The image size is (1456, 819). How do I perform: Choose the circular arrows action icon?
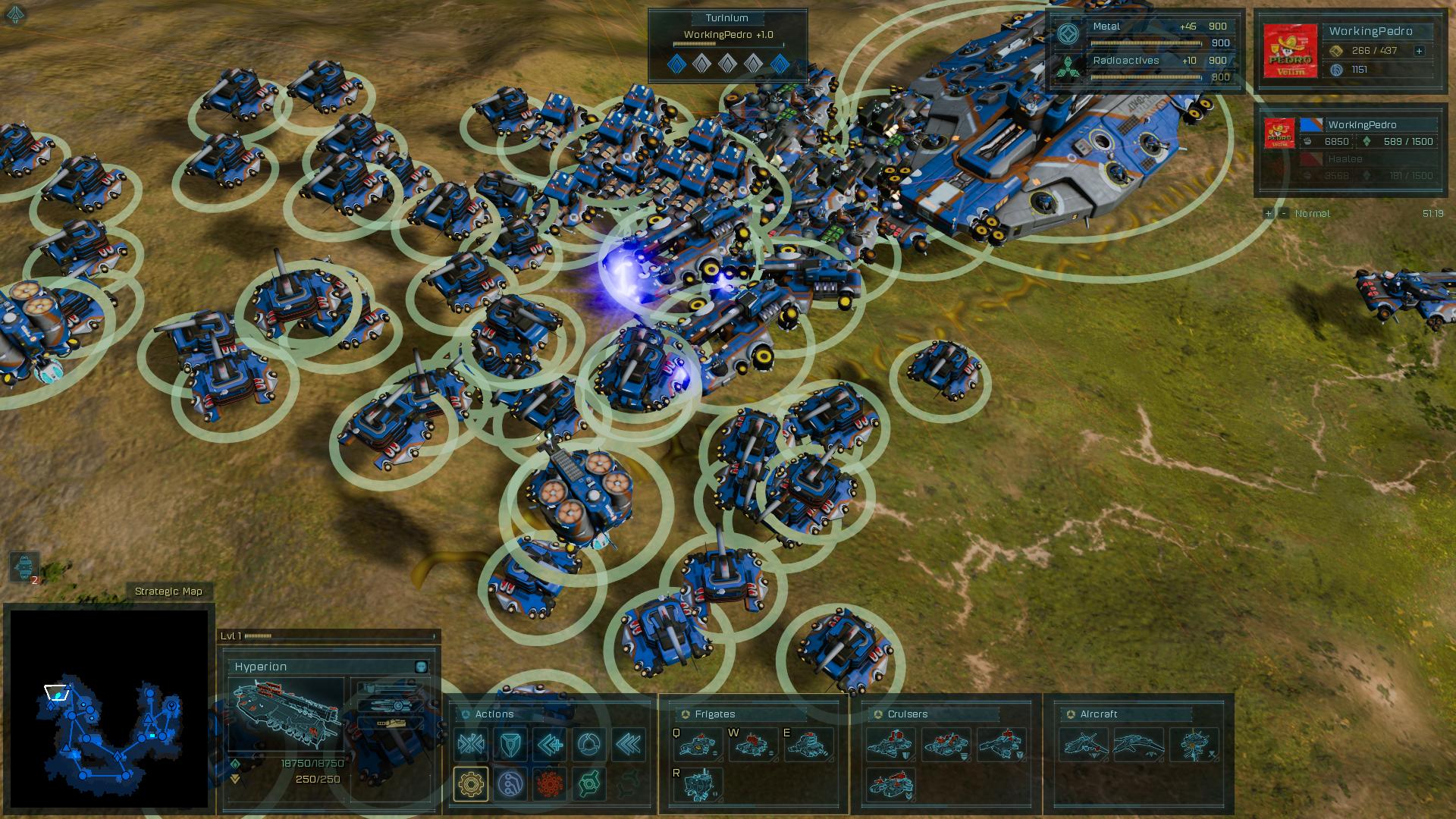(589, 745)
